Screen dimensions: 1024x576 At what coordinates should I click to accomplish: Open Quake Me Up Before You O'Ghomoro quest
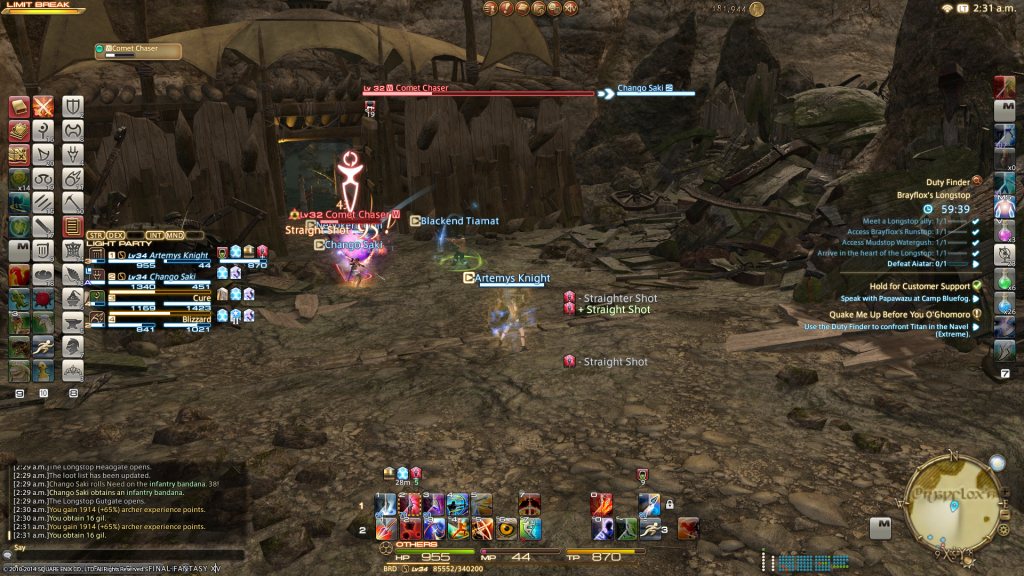[900, 313]
